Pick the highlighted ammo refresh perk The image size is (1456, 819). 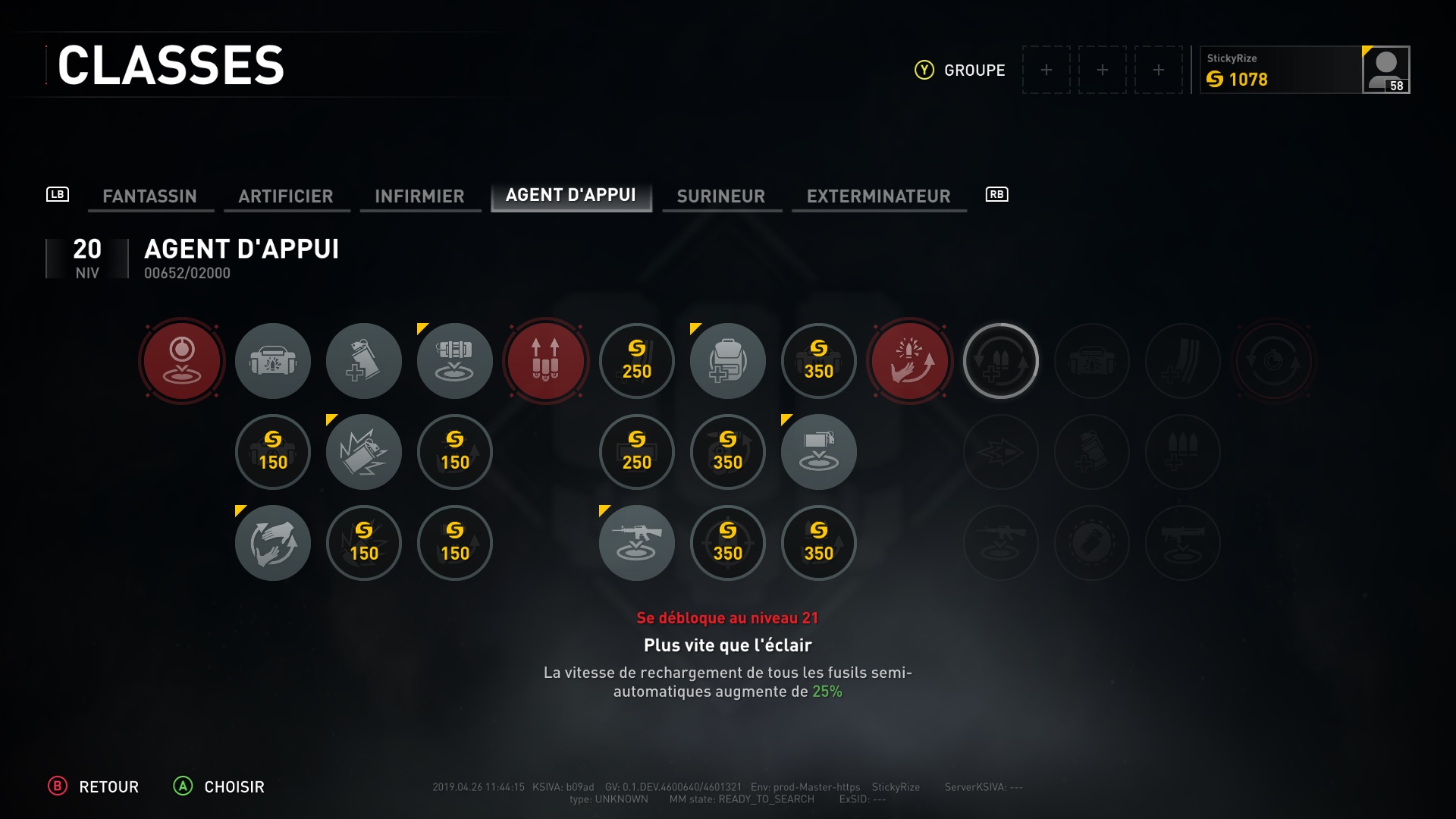click(x=1001, y=361)
